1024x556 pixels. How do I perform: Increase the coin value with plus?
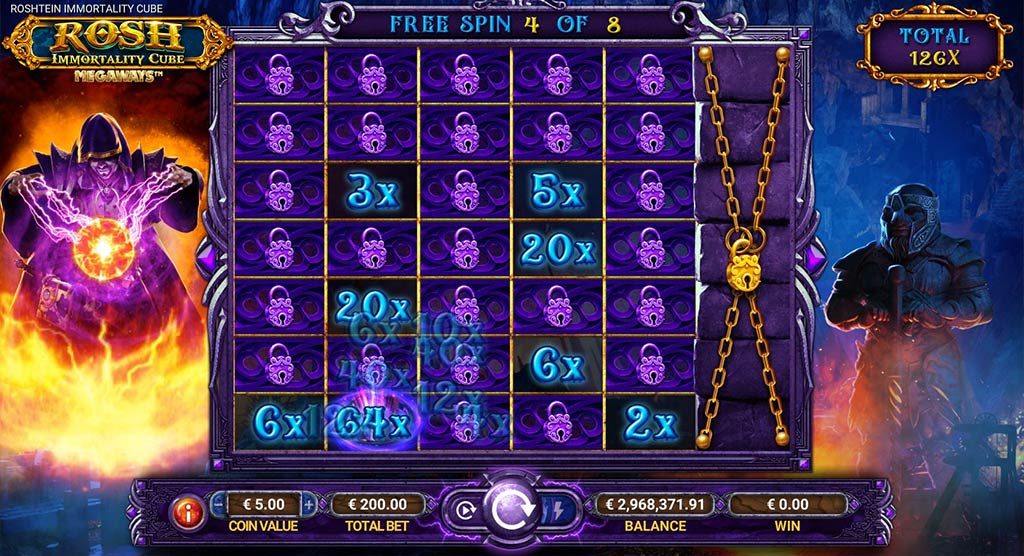click(x=309, y=504)
